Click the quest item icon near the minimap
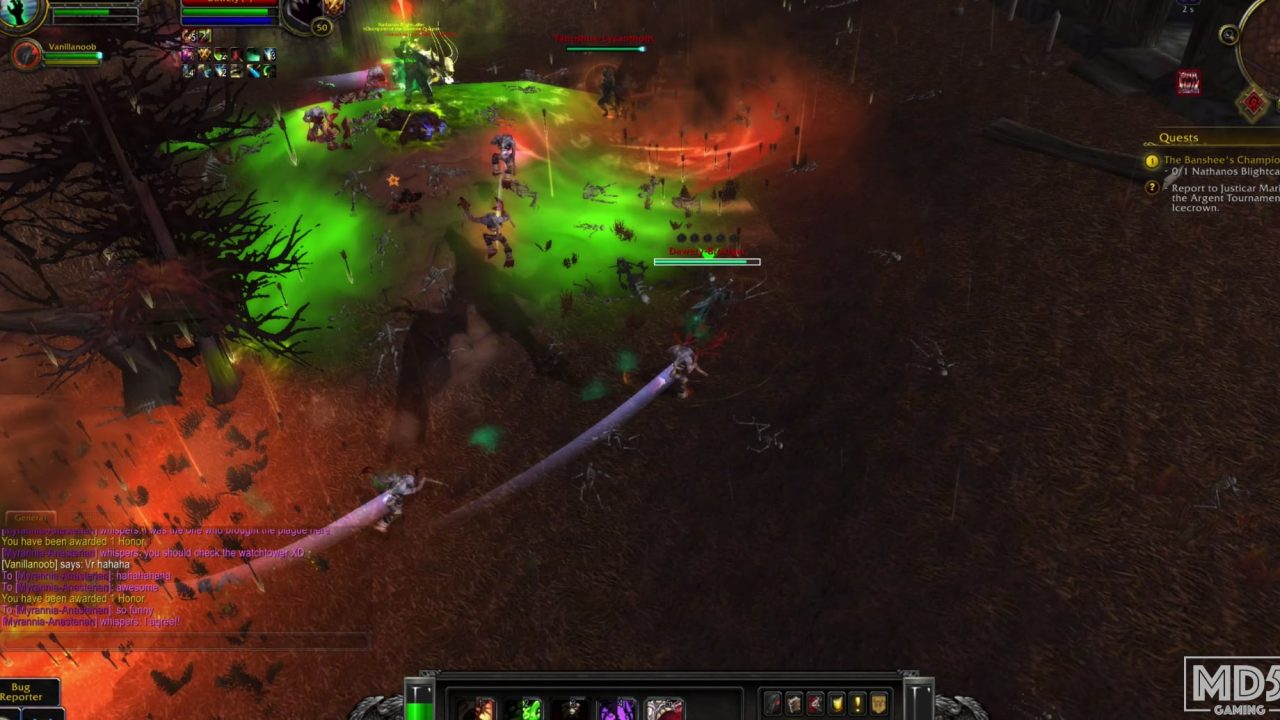The height and width of the screenshot is (720, 1280). [x=1190, y=82]
